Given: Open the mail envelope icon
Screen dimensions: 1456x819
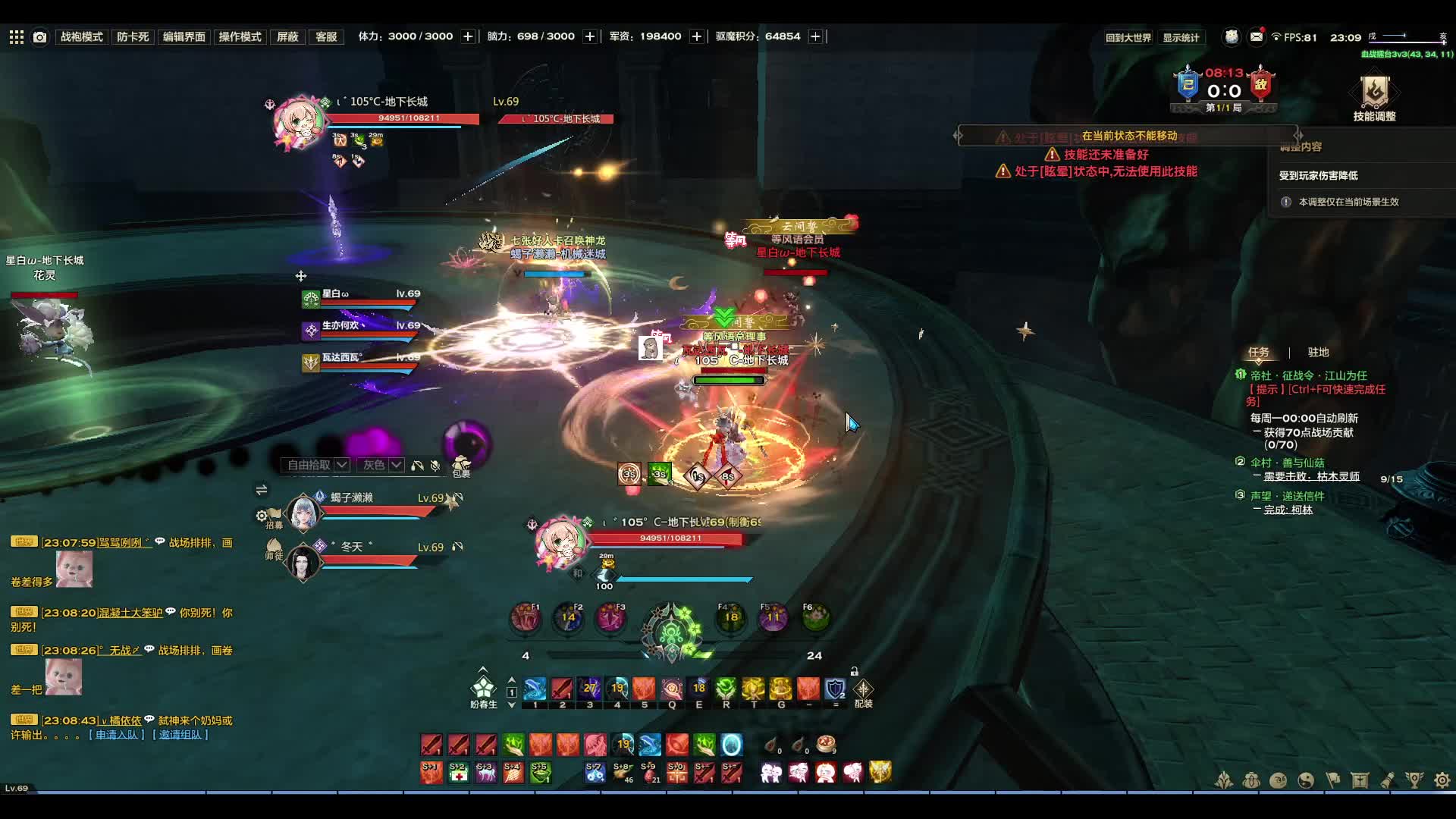Looking at the screenshot, I should (x=1257, y=36).
